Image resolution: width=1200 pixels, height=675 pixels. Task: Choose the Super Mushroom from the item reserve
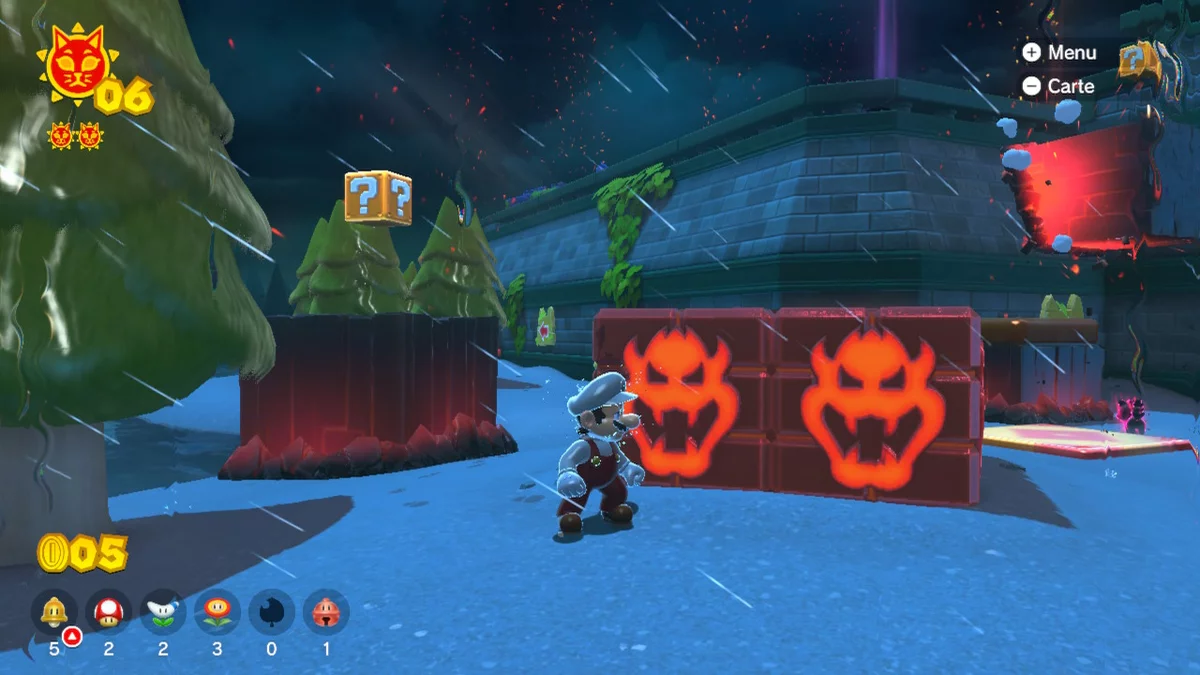point(108,610)
